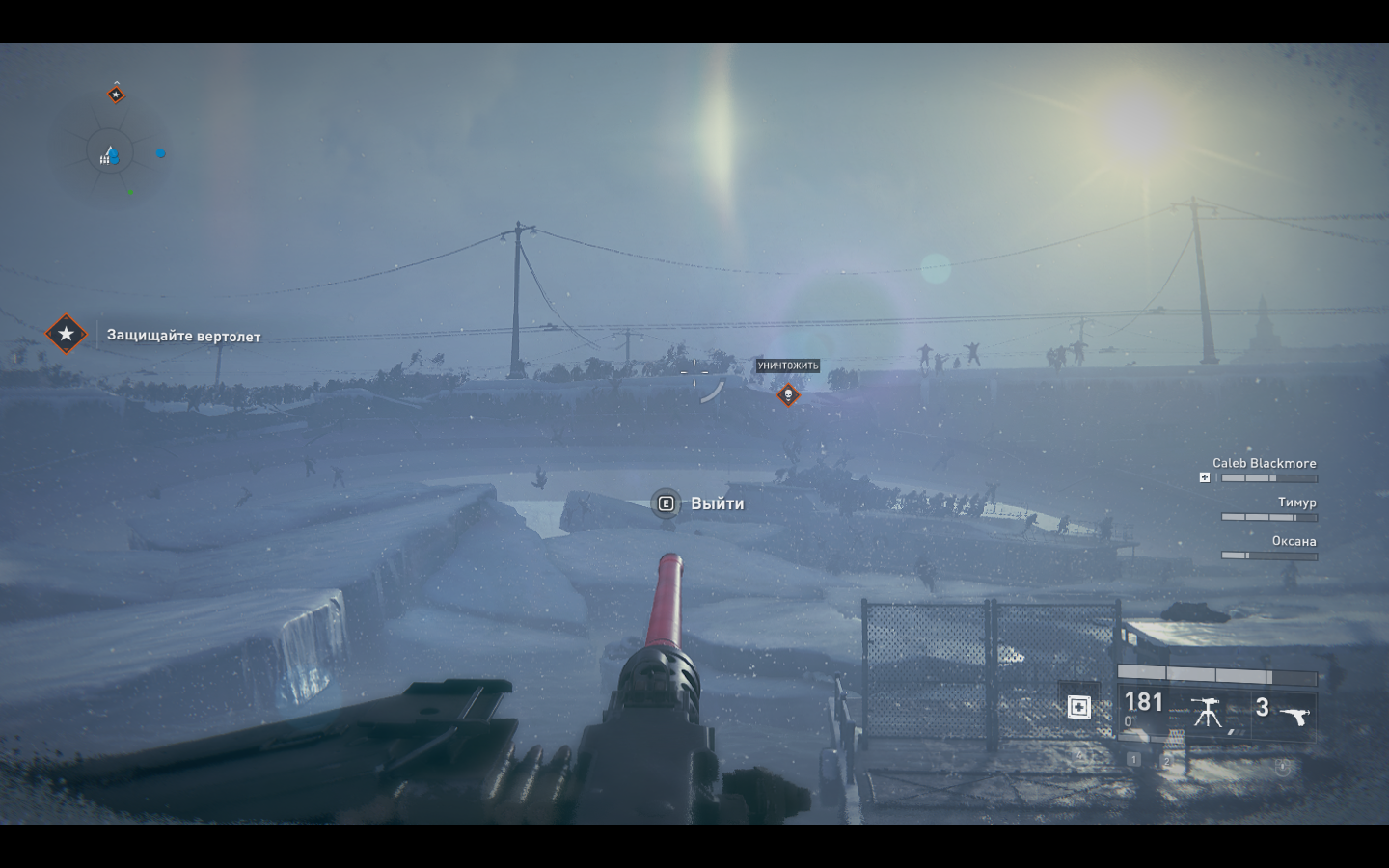Click the faded hotkey '4' slot indicator

pos(1079,755)
